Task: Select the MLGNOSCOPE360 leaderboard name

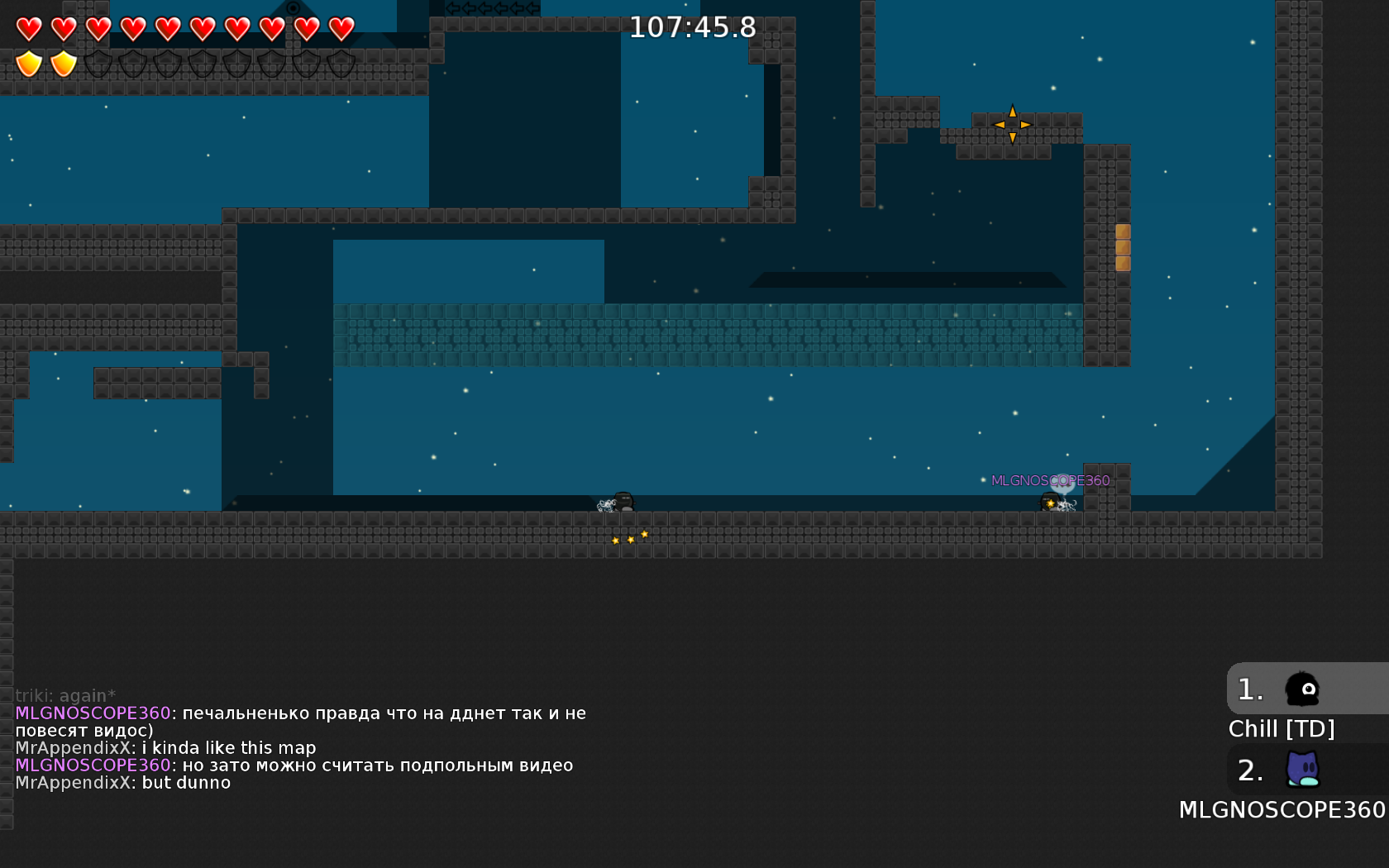Action: pos(1282,810)
